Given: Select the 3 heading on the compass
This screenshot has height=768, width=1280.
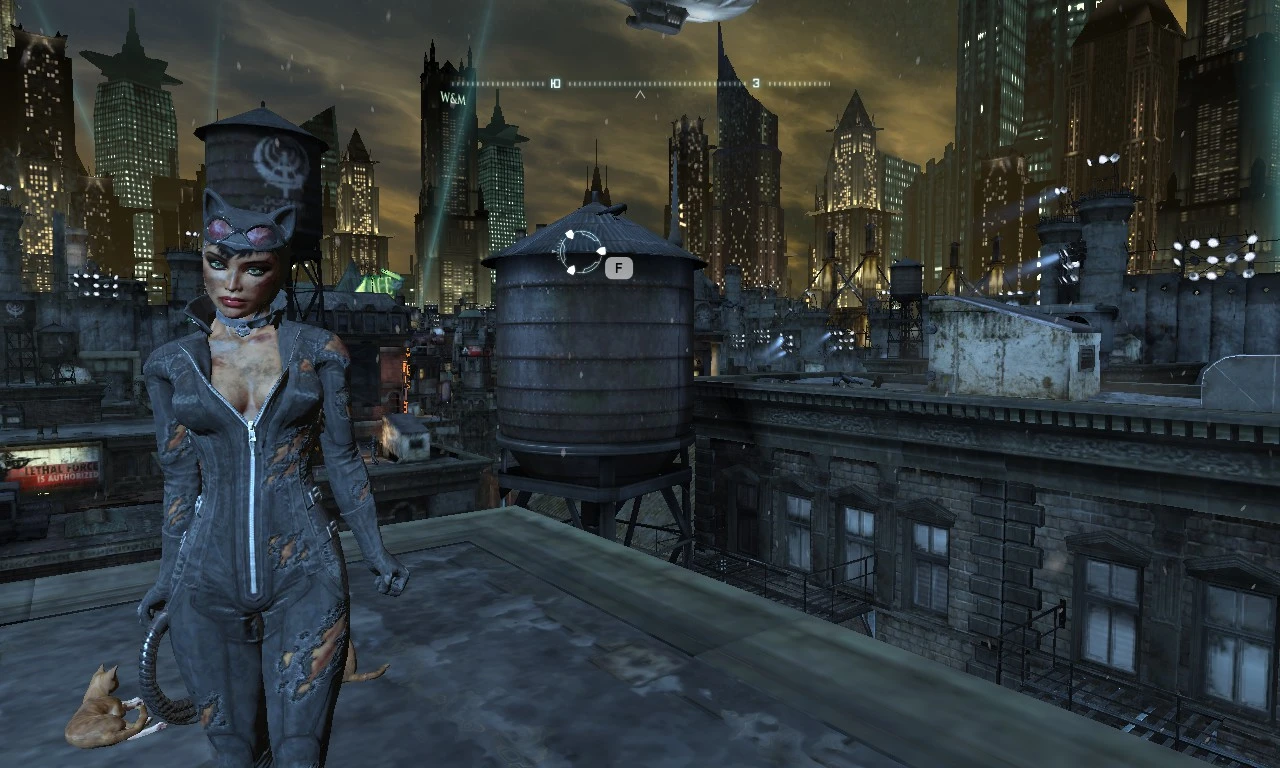Looking at the screenshot, I should pyautogui.click(x=755, y=83).
